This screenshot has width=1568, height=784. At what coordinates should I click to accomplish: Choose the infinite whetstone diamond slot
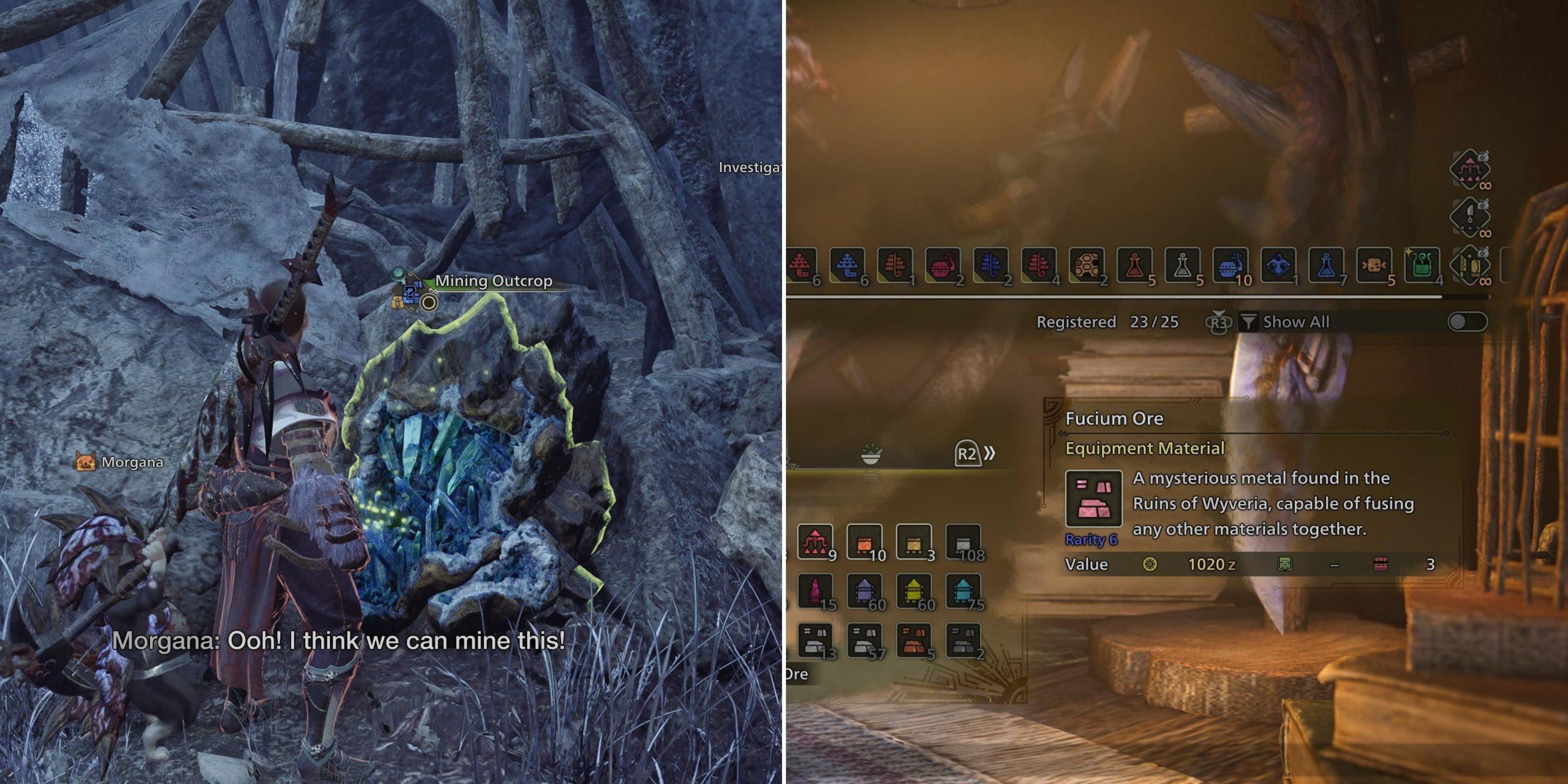(1470, 265)
